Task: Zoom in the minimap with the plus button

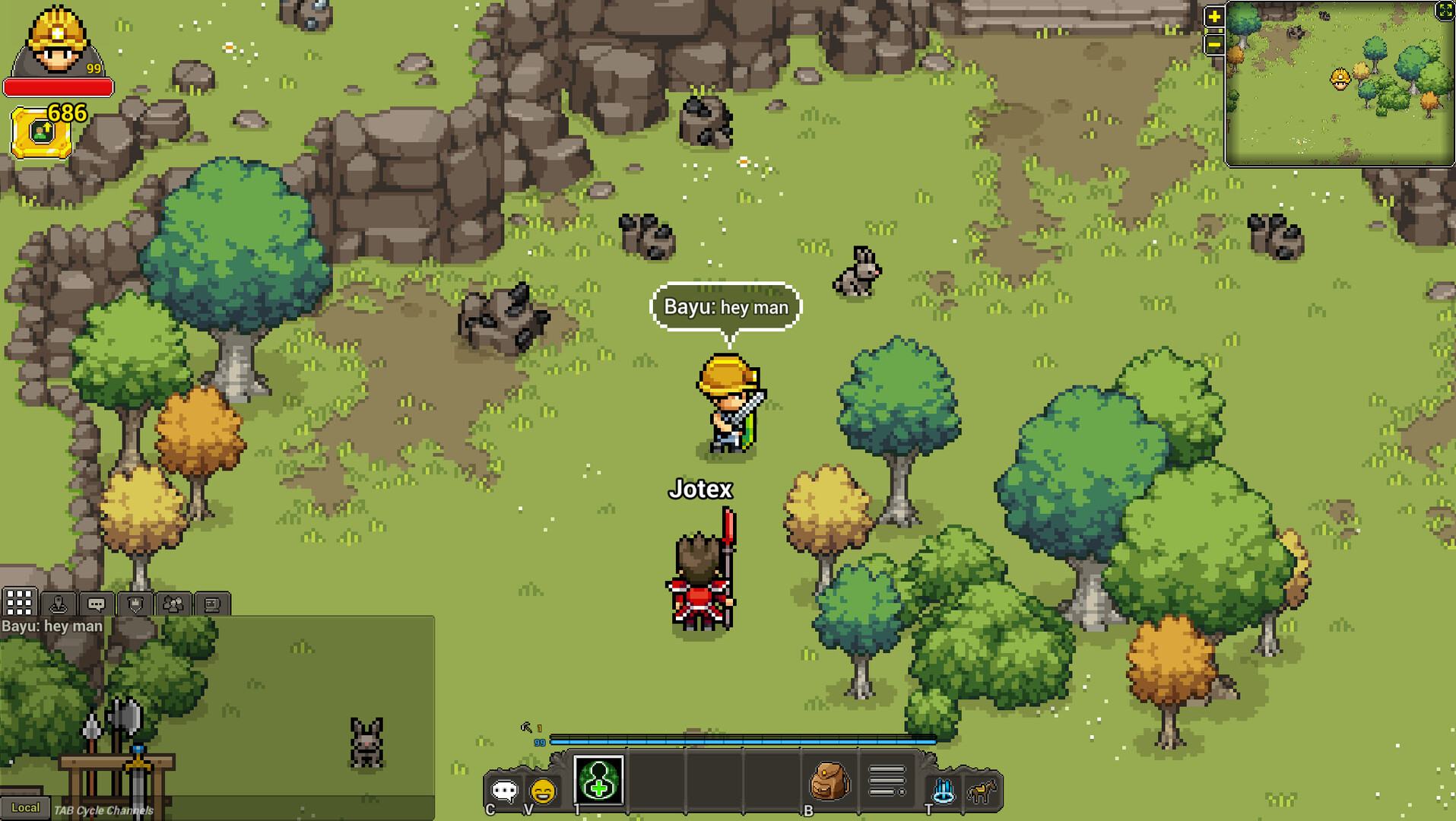Action: click(1213, 15)
